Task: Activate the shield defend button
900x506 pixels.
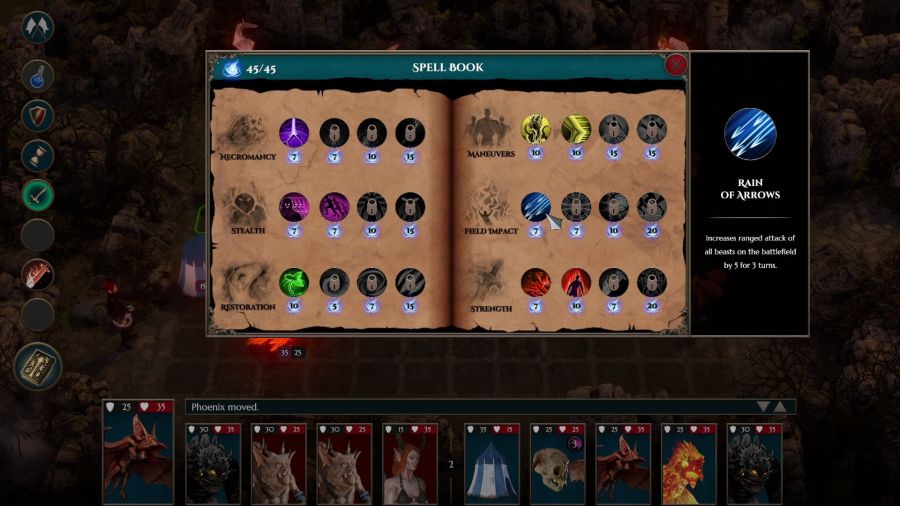Action: [37, 115]
